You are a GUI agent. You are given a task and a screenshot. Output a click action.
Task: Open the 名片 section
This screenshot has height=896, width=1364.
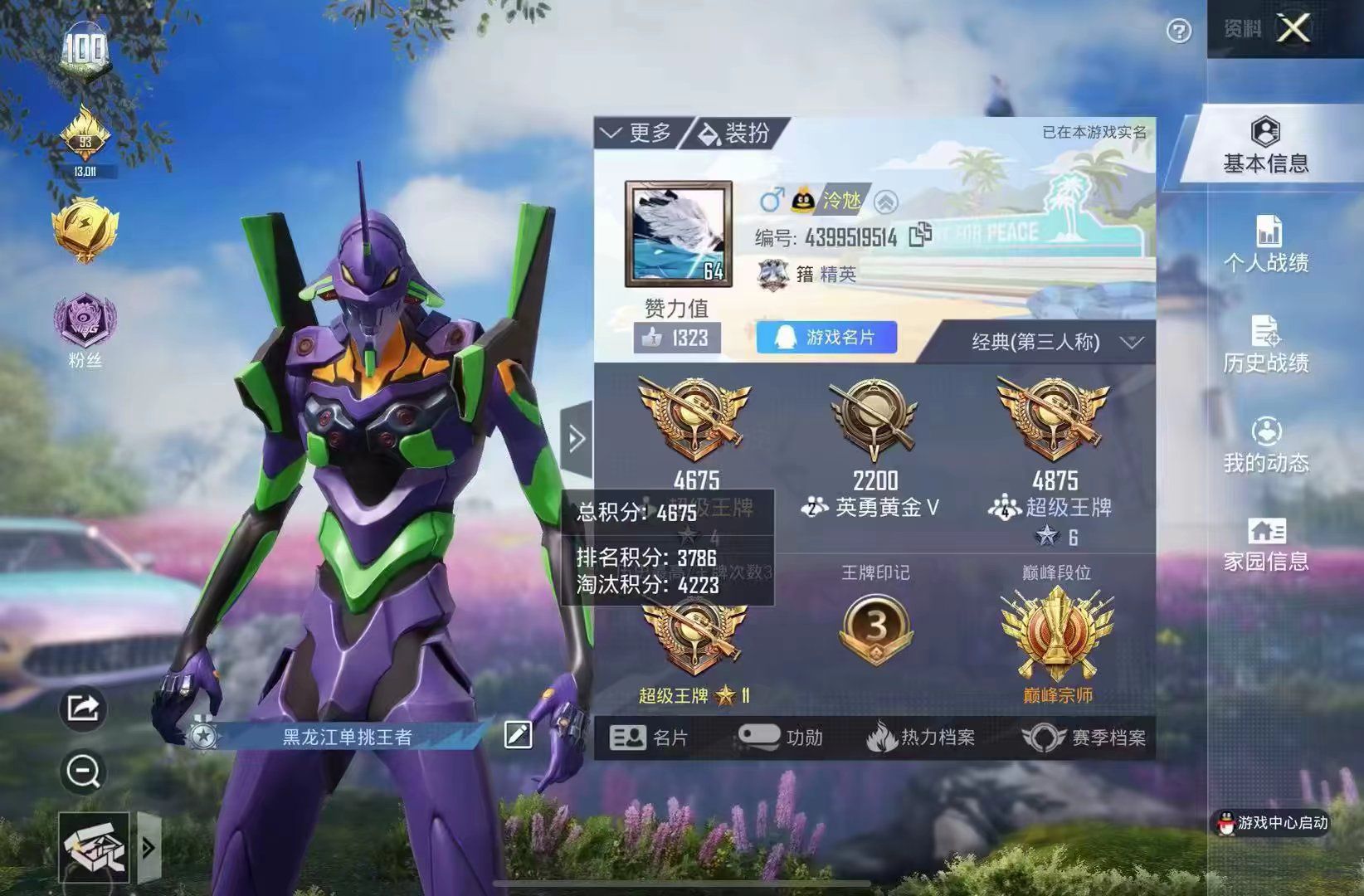tap(649, 738)
